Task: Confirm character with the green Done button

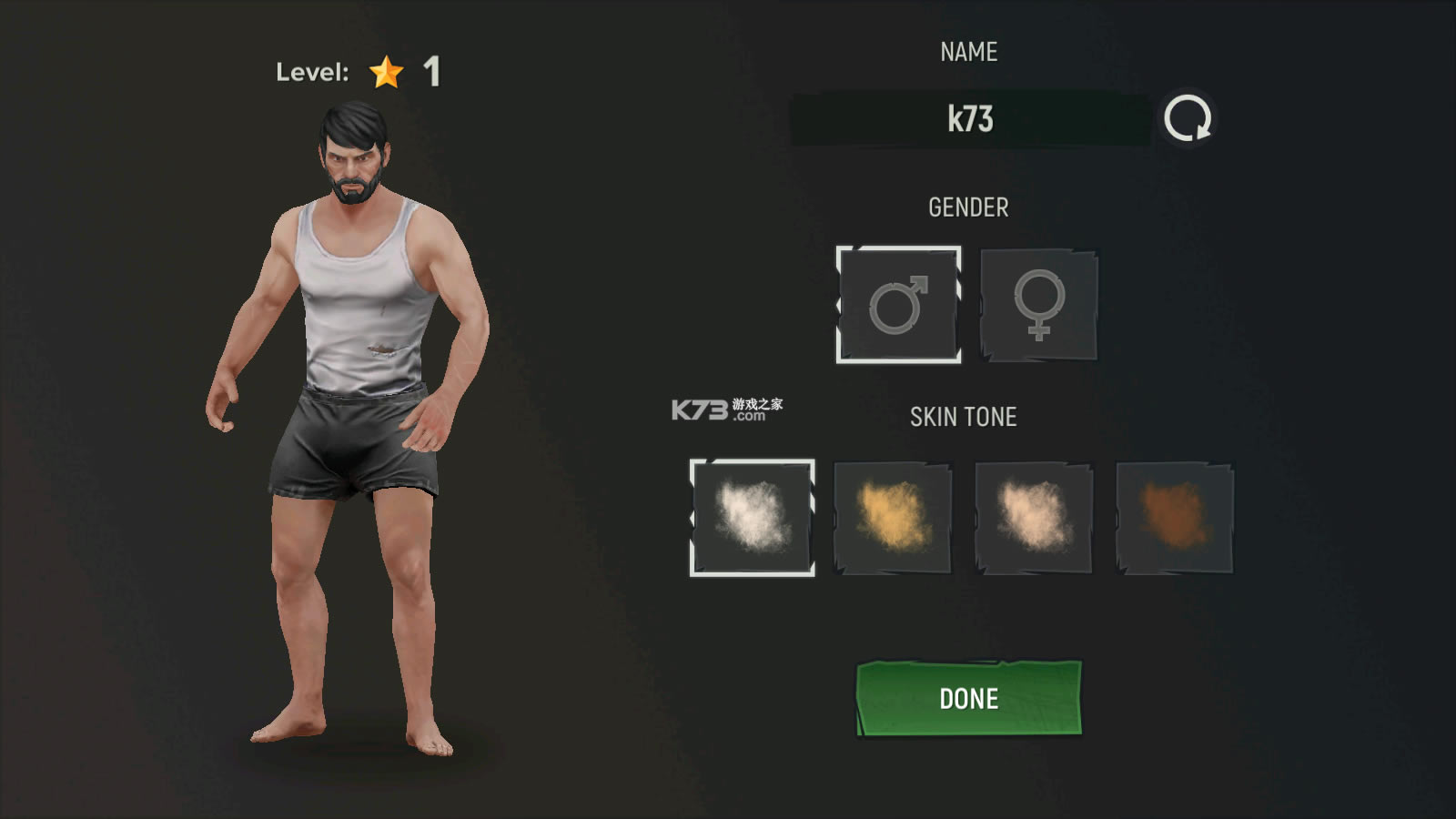Action: point(969,698)
